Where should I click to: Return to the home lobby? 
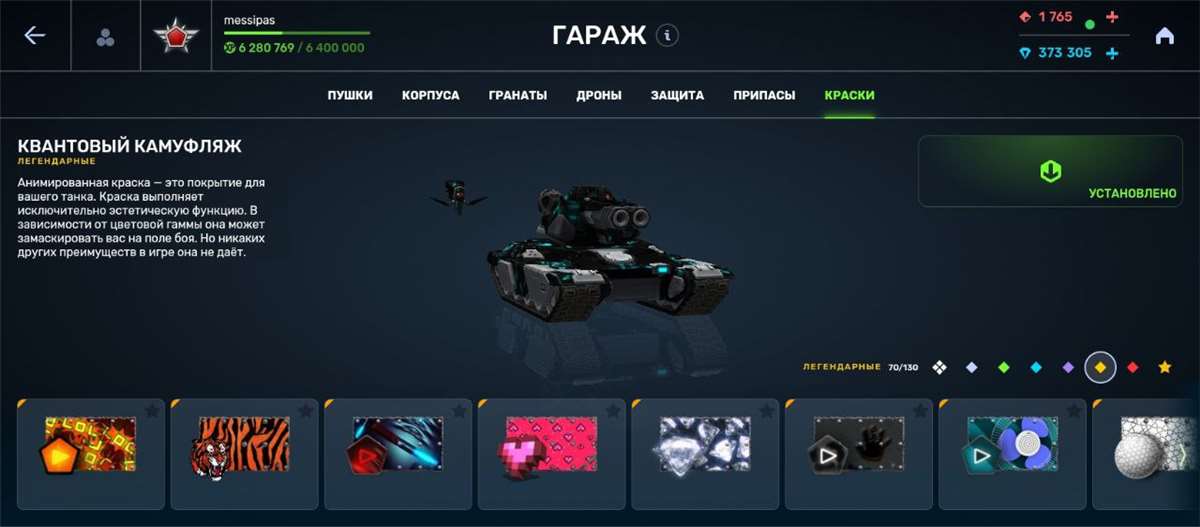pos(1164,36)
